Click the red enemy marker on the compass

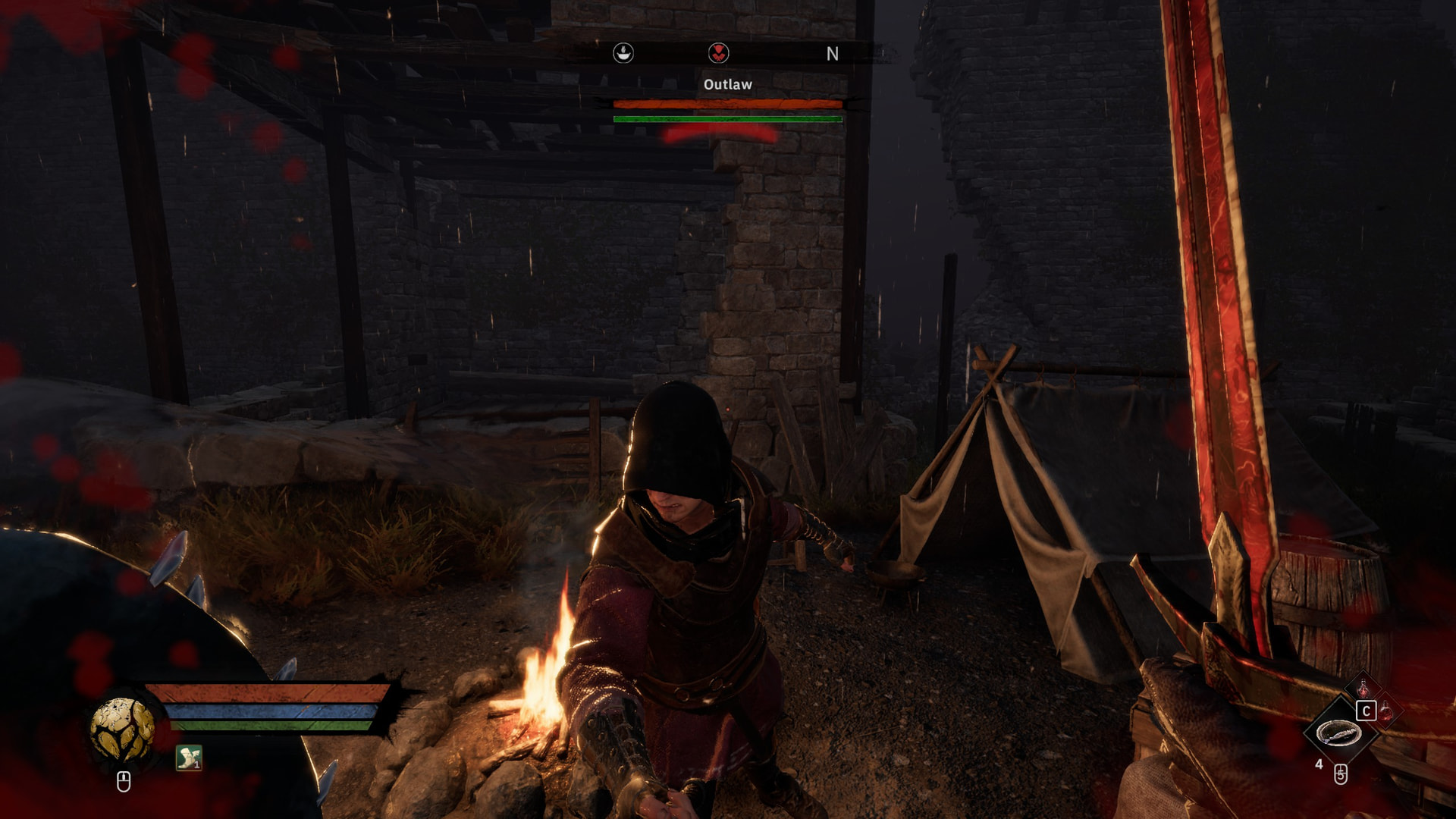click(x=718, y=53)
